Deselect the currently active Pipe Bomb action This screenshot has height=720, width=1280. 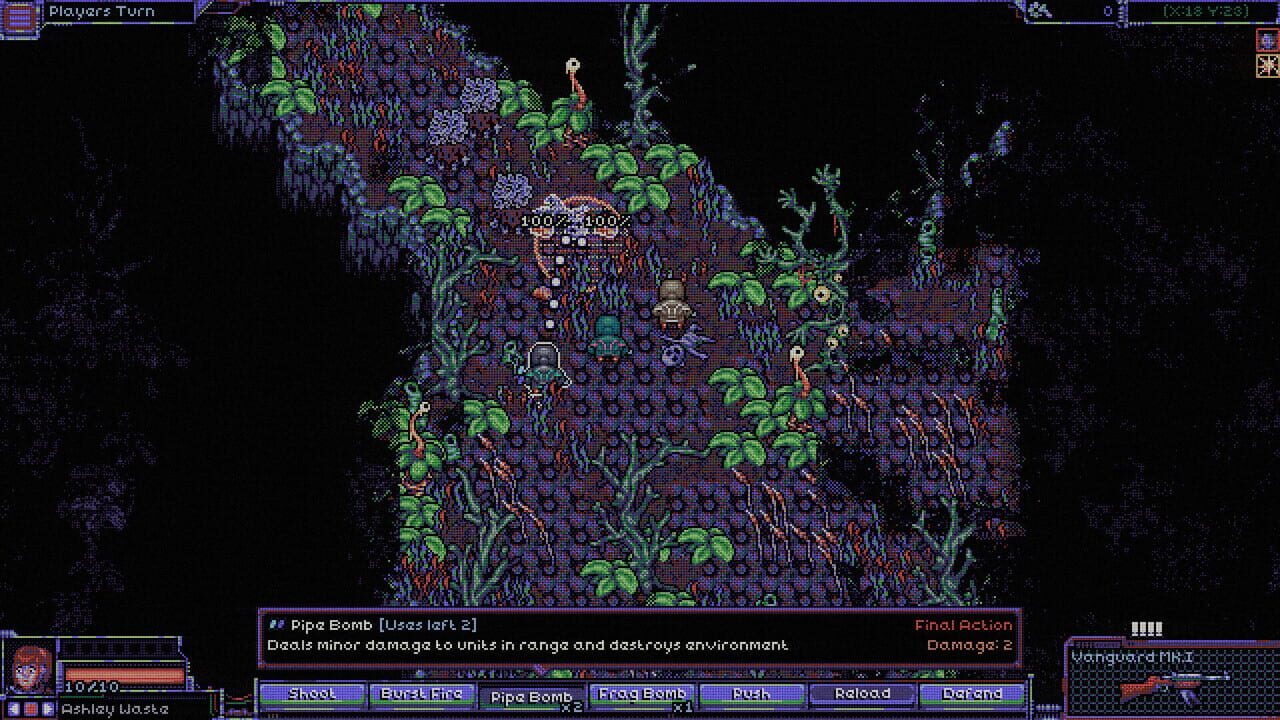531,694
